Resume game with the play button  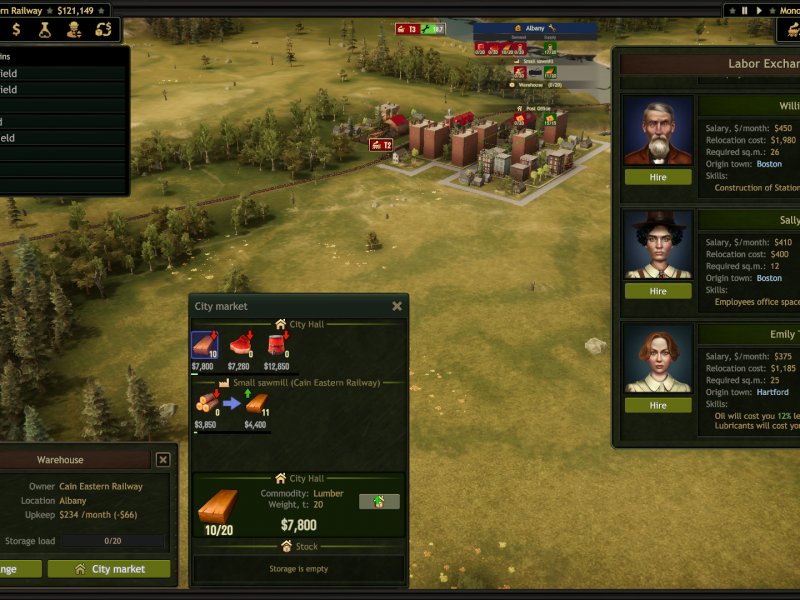click(x=759, y=10)
